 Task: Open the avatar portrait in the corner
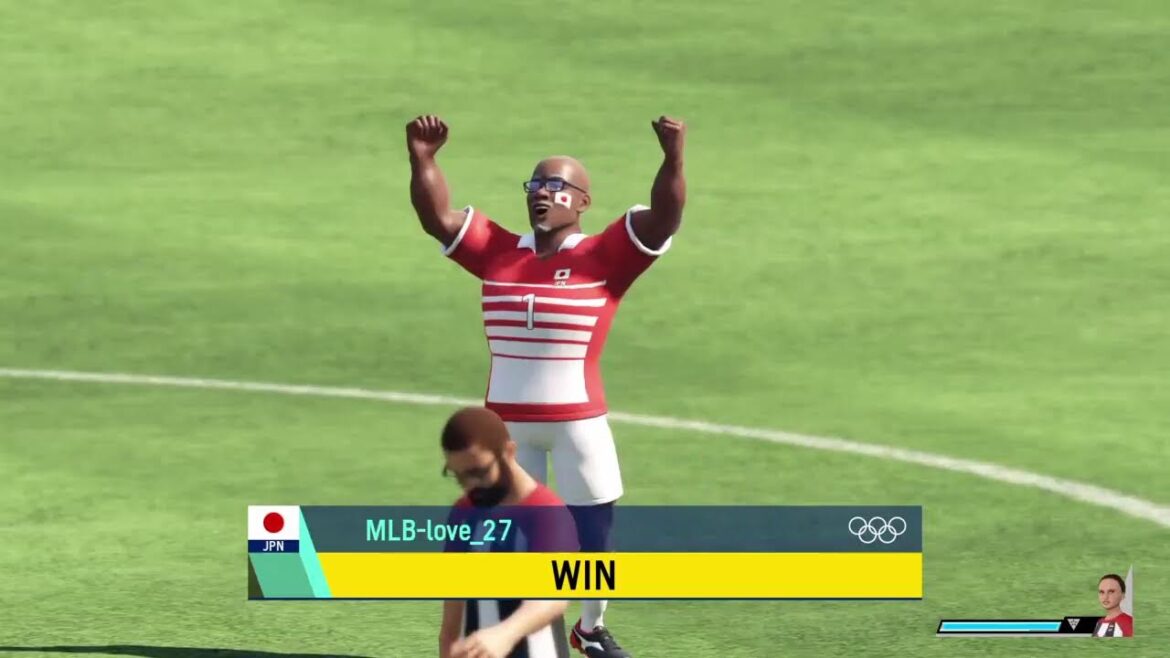click(1113, 606)
